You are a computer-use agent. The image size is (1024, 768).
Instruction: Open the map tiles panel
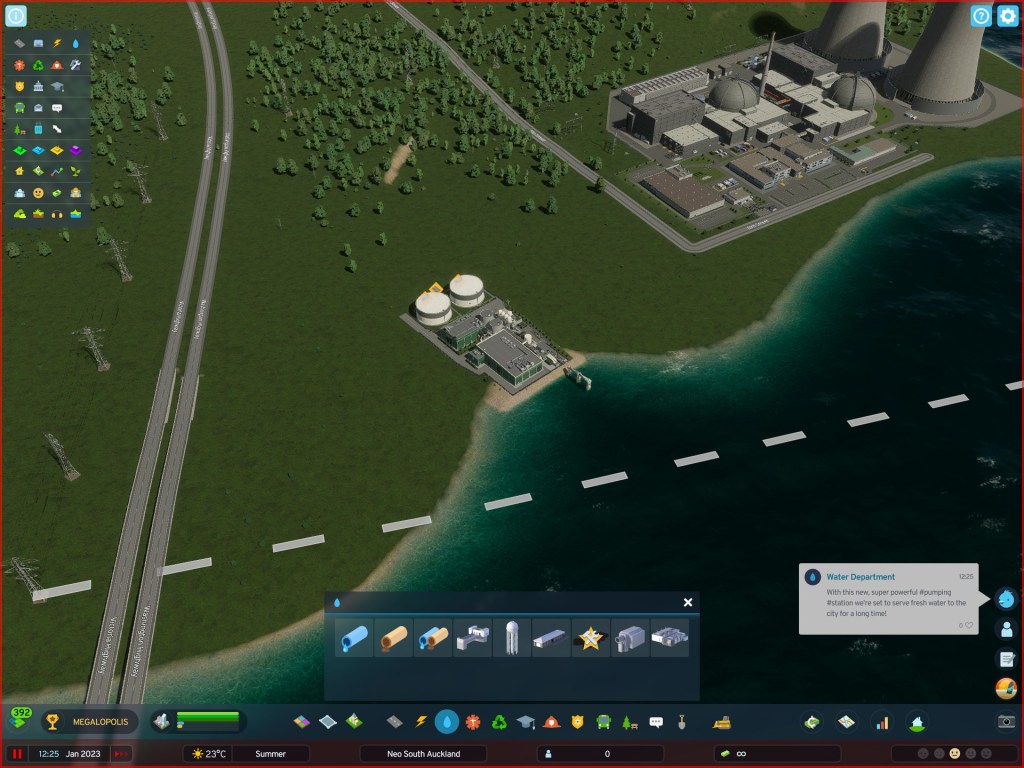point(846,721)
